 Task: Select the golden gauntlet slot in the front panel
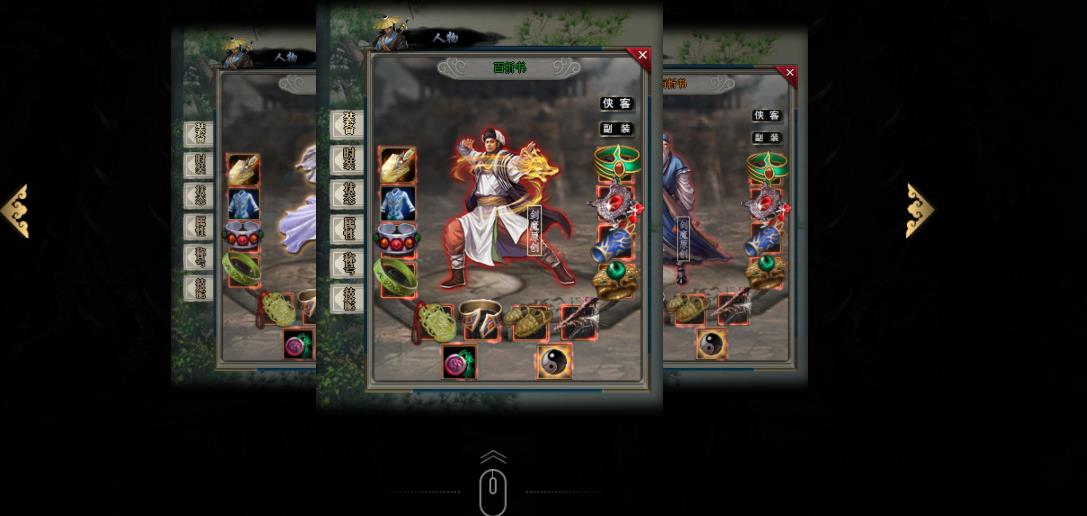pyautogui.click(x=398, y=165)
